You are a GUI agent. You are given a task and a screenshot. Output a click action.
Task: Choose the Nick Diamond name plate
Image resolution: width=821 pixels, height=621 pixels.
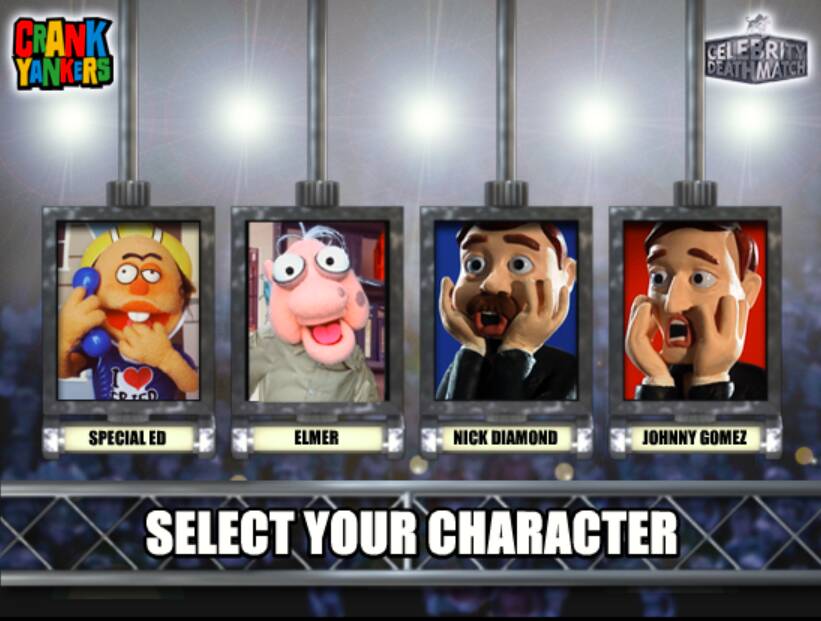(x=506, y=438)
